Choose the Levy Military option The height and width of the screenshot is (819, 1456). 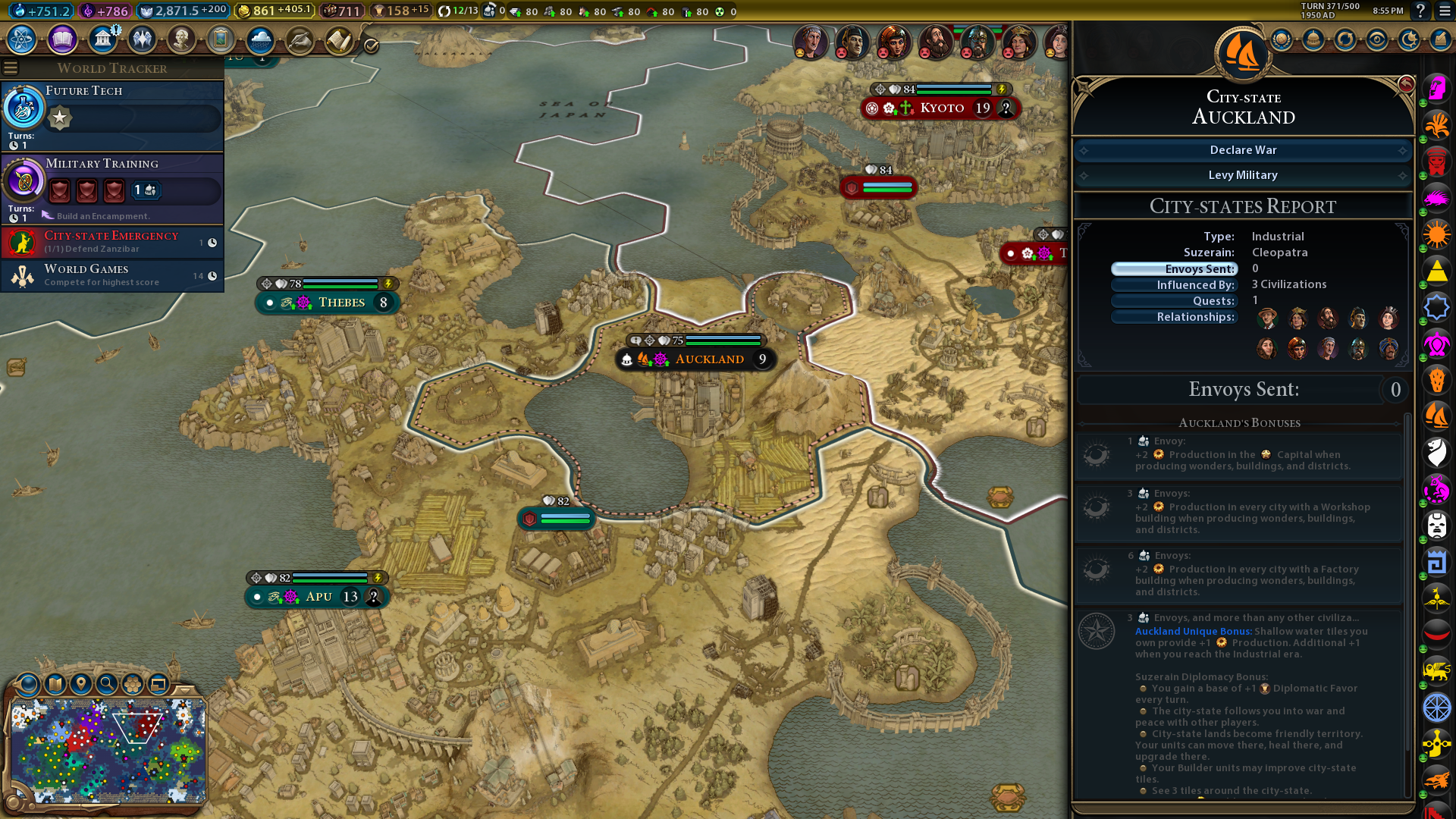[1243, 175]
